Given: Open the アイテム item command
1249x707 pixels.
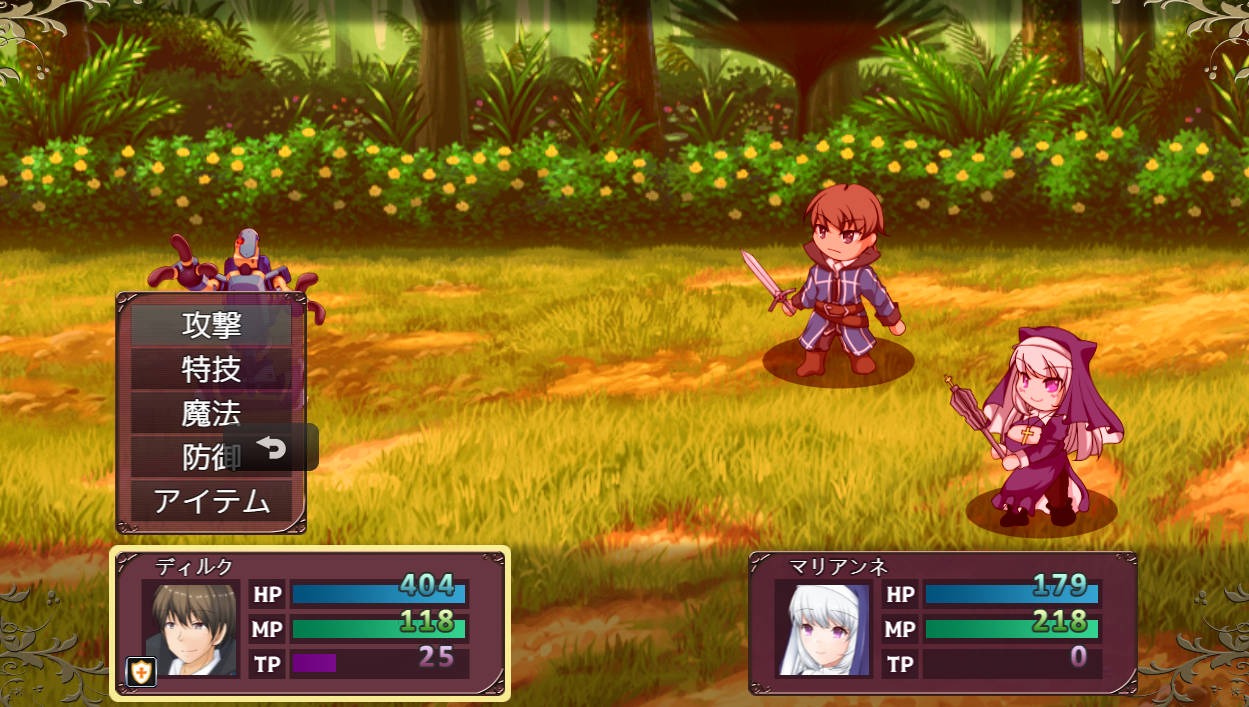Looking at the screenshot, I should [211, 501].
